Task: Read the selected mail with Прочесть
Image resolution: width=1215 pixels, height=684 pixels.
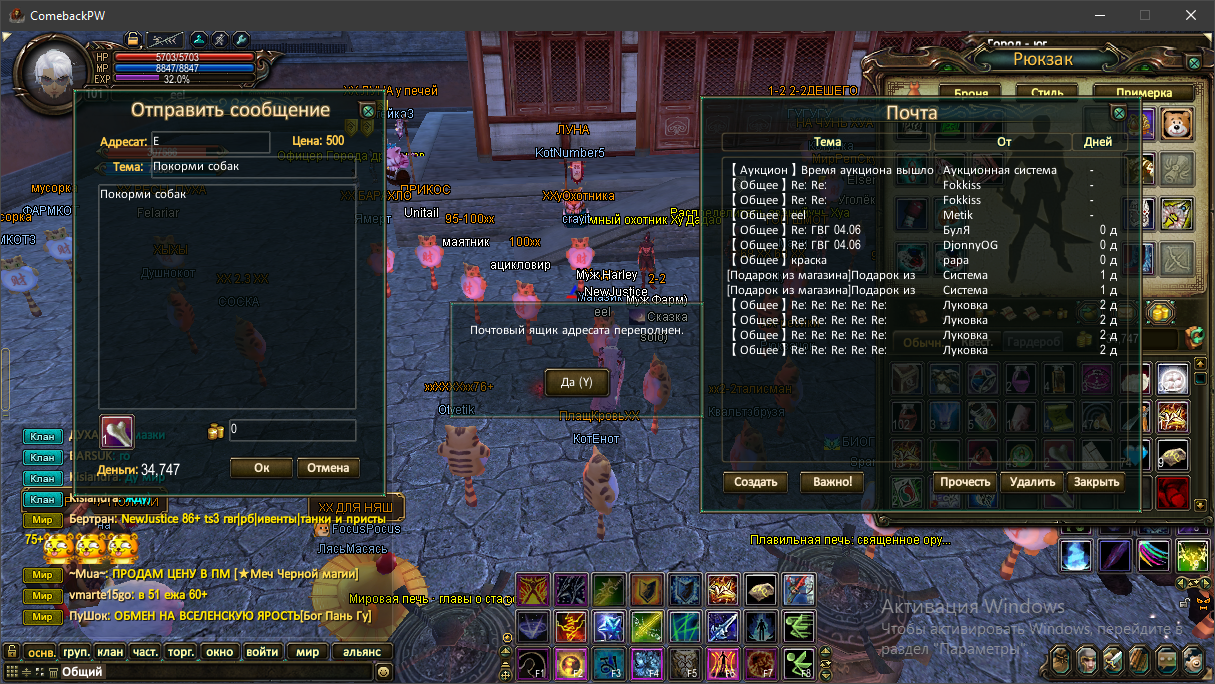Action: pyautogui.click(x=965, y=482)
